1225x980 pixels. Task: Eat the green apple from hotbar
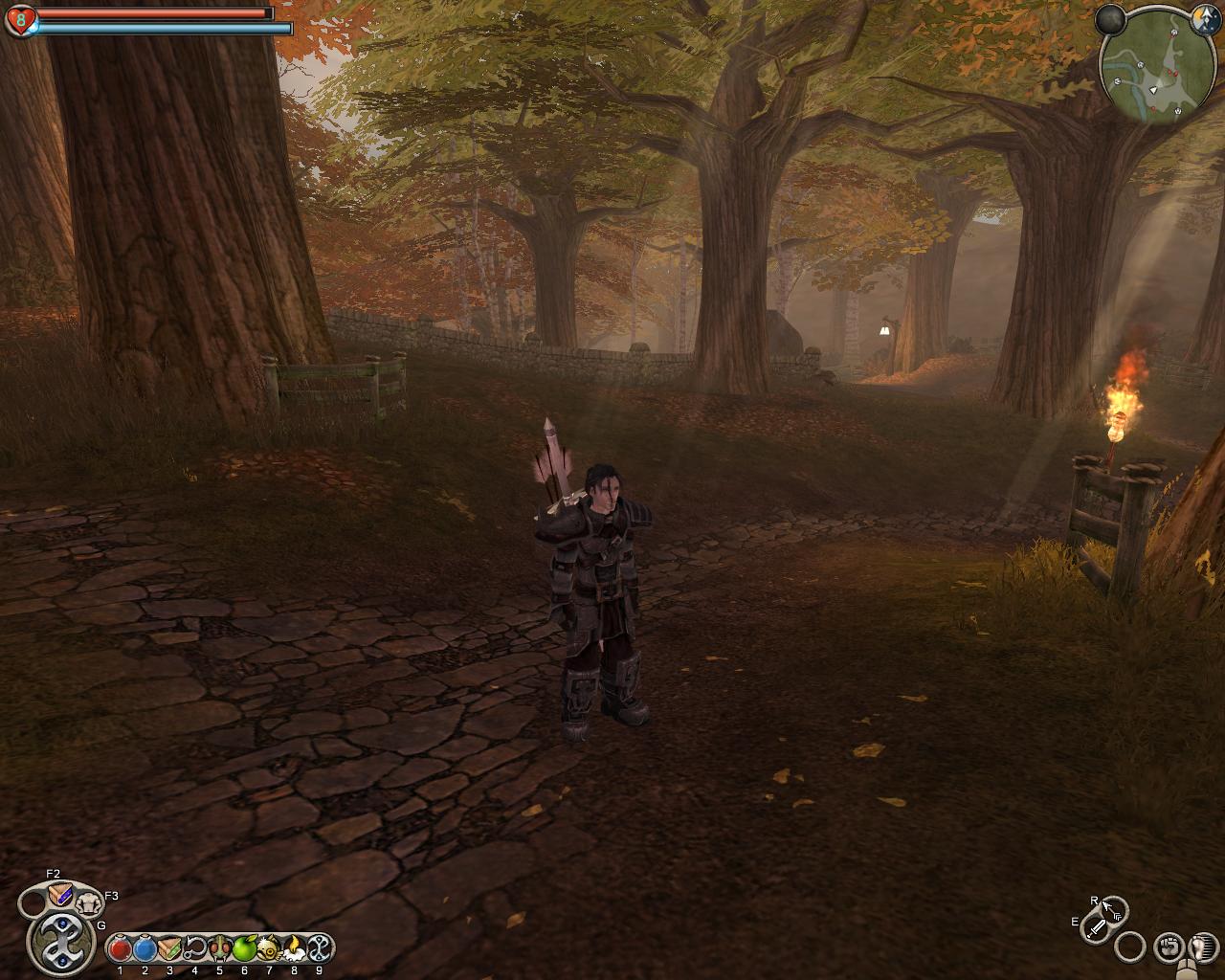(244, 948)
